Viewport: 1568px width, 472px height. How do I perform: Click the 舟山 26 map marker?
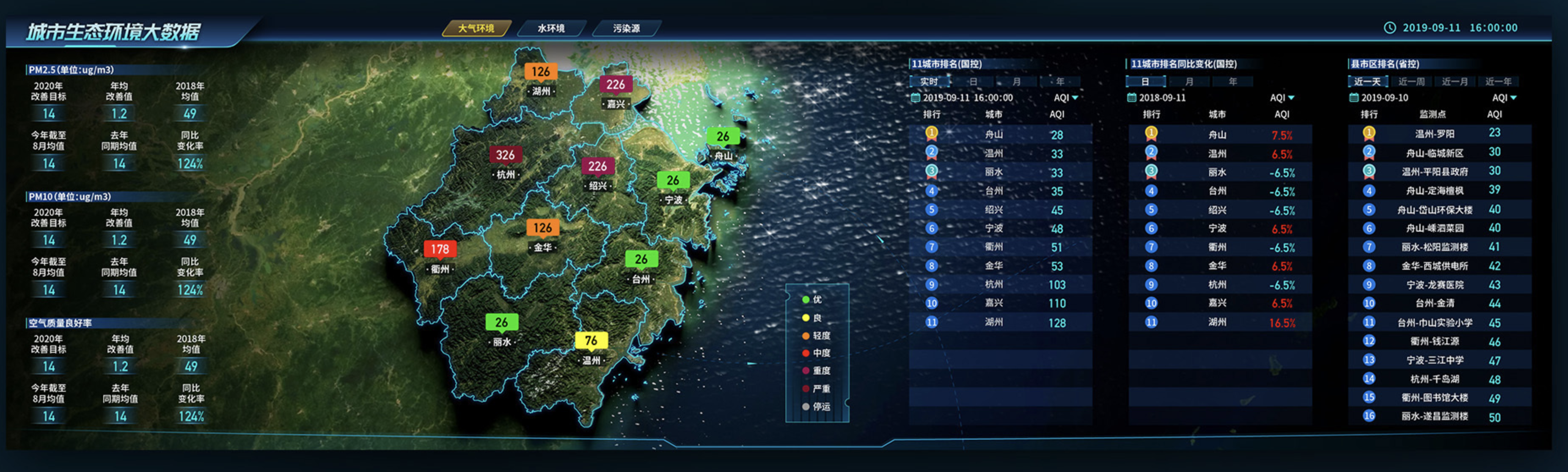coord(723,137)
